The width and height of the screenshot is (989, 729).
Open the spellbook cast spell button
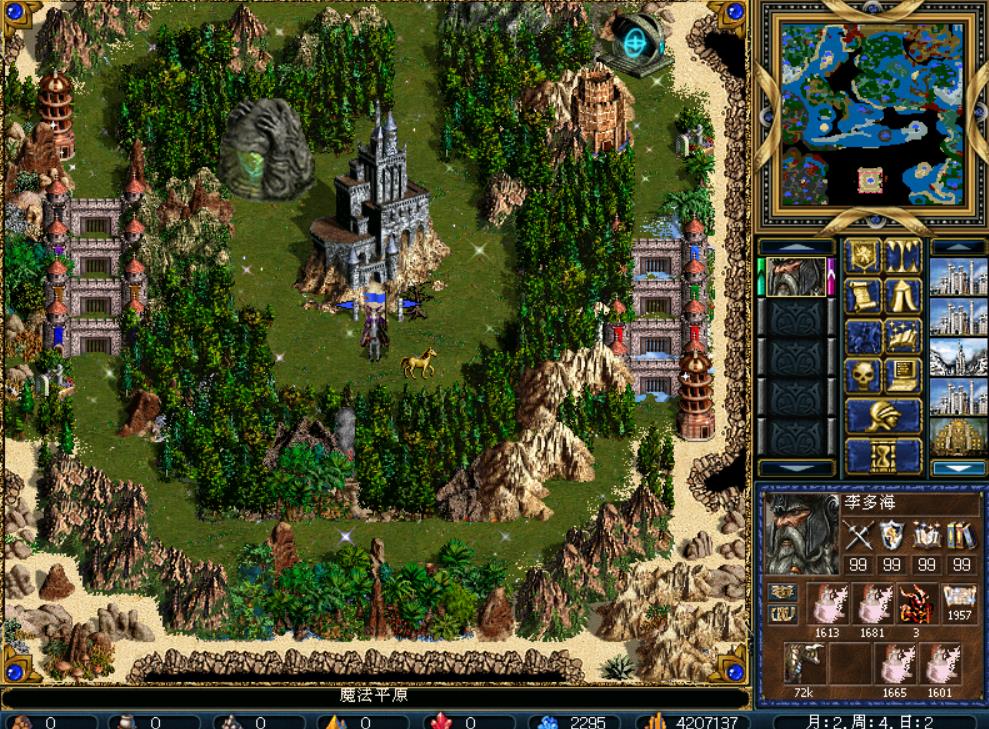[x=903, y=337]
